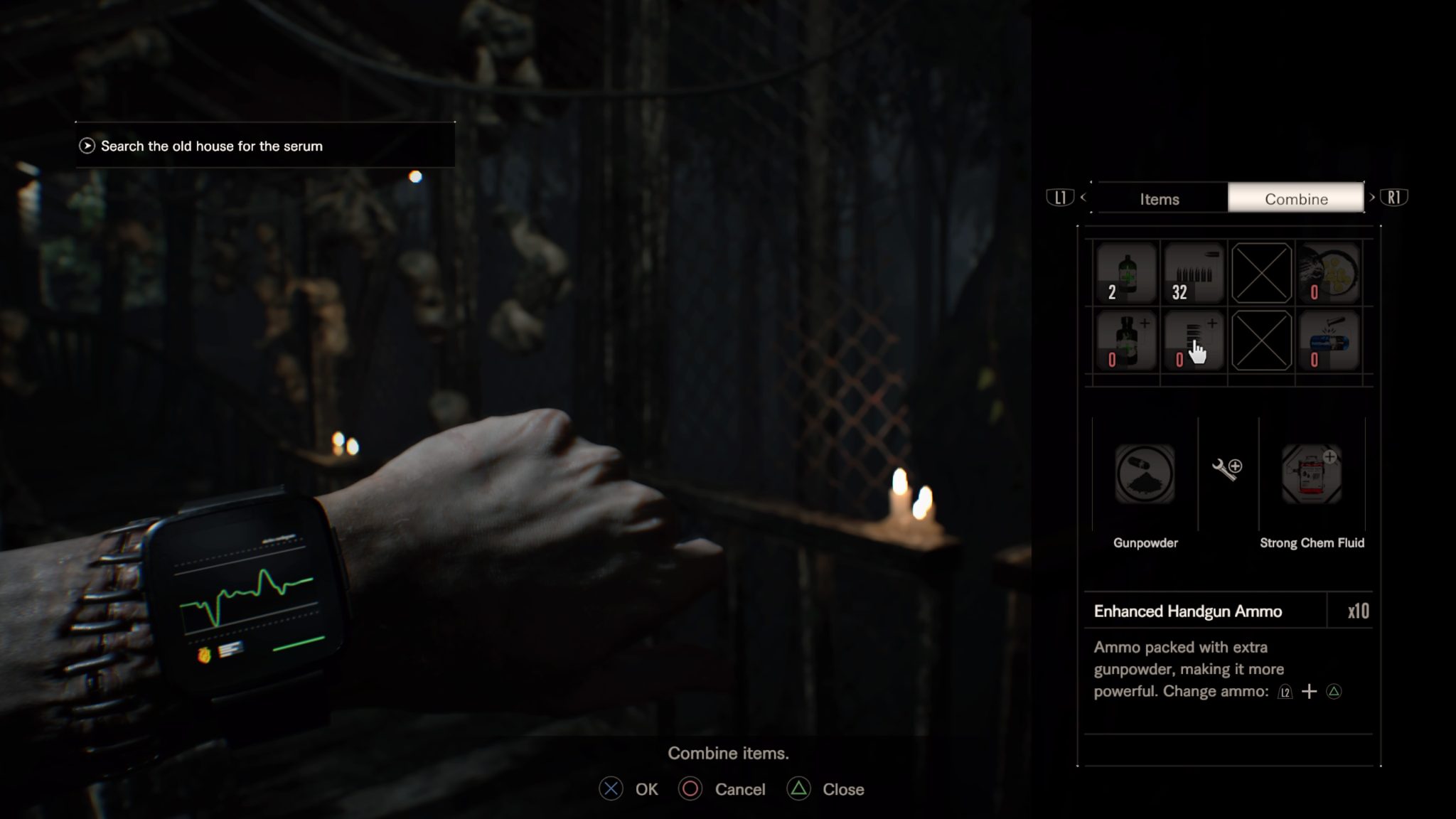Click the herbs ingredient slot with red zero
The height and width of the screenshot is (819, 1456).
click(x=1329, y=272)
